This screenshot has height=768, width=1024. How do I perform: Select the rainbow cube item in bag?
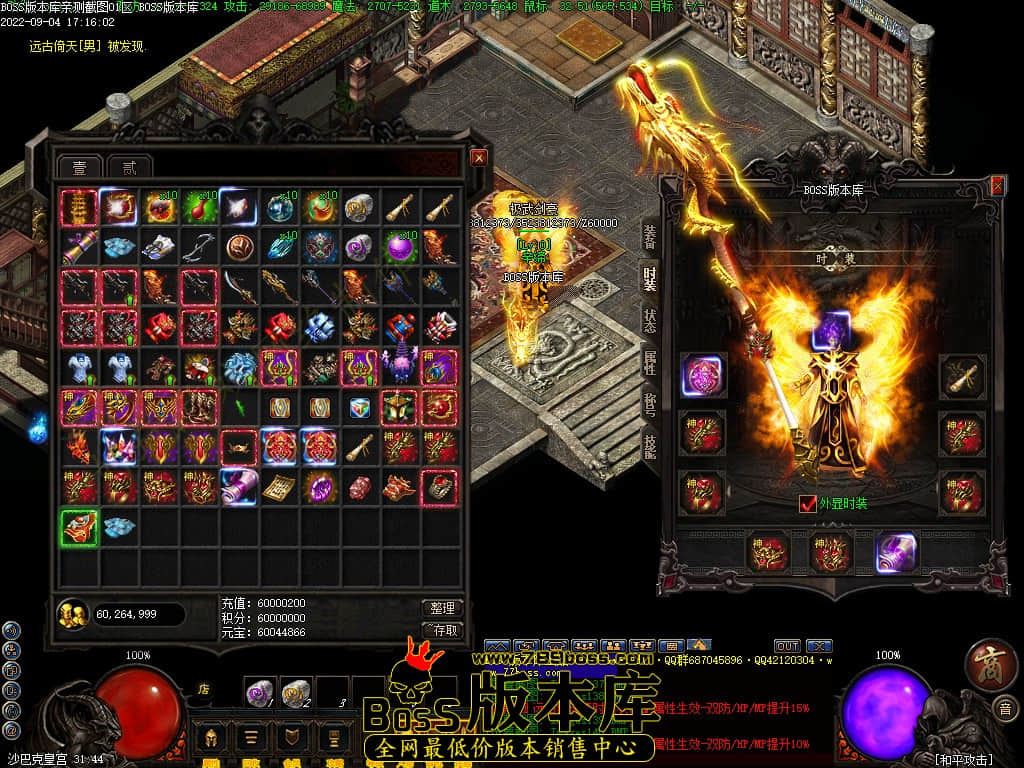359,408
